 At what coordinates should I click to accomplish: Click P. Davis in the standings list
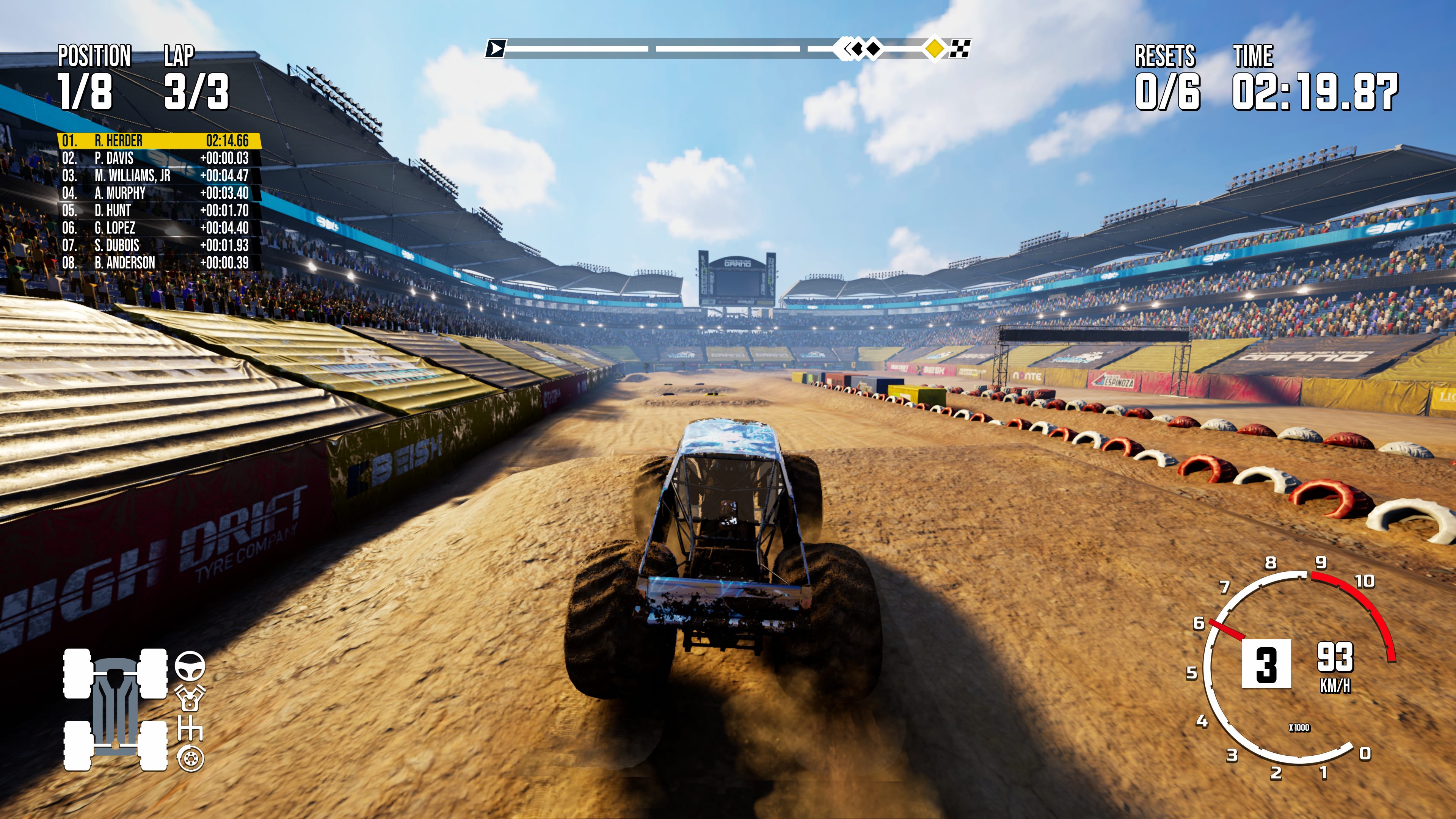(158, 158)
